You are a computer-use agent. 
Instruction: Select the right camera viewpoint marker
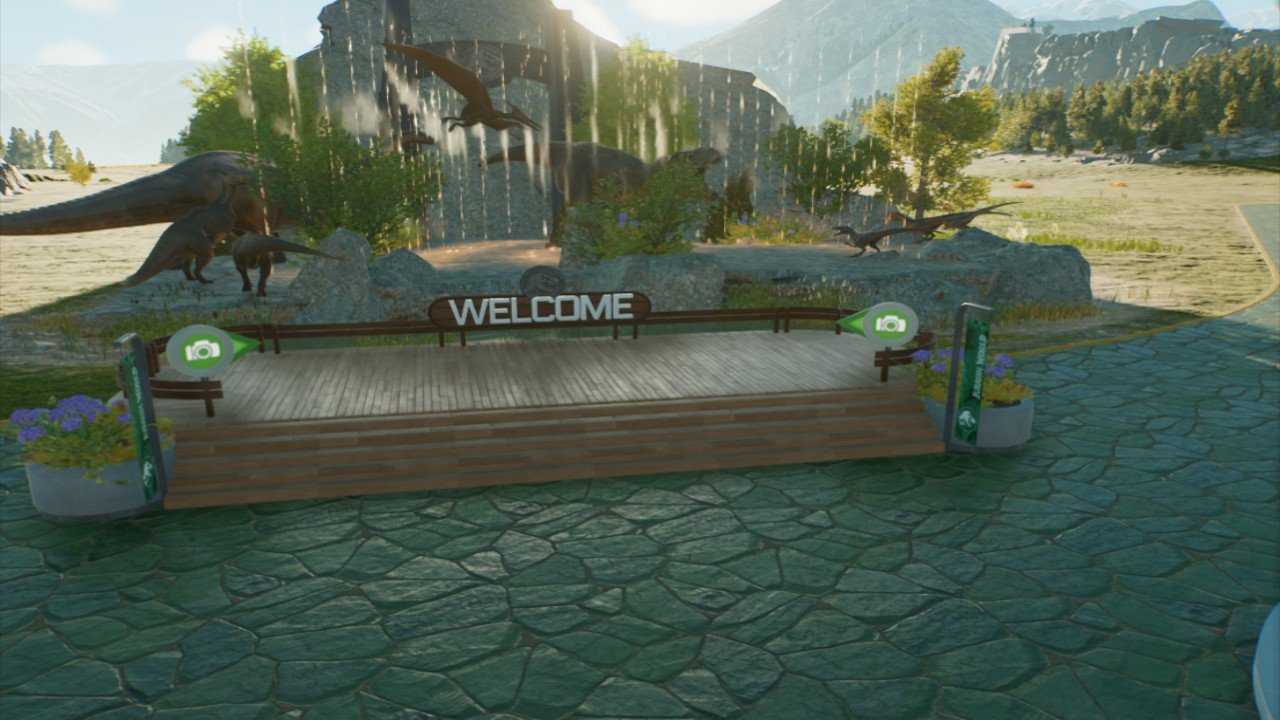point(893,324)
